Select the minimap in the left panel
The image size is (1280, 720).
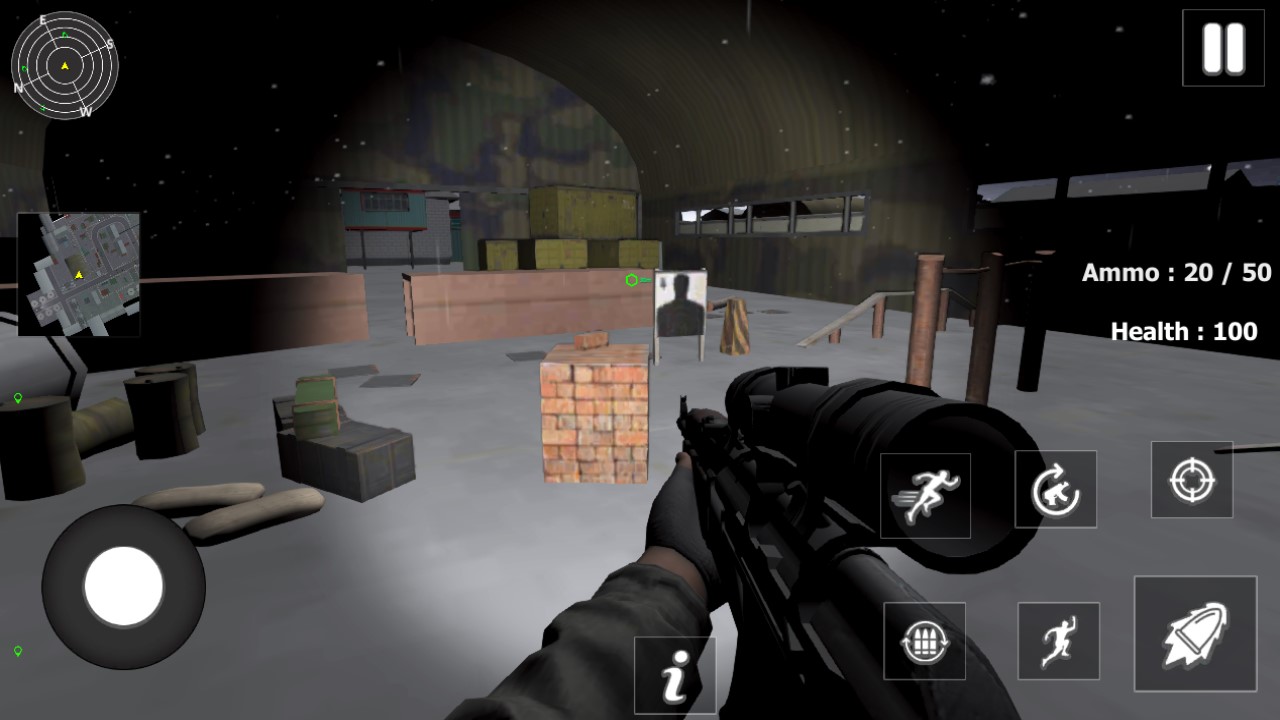pyautogui.click(x=80, y=272)
